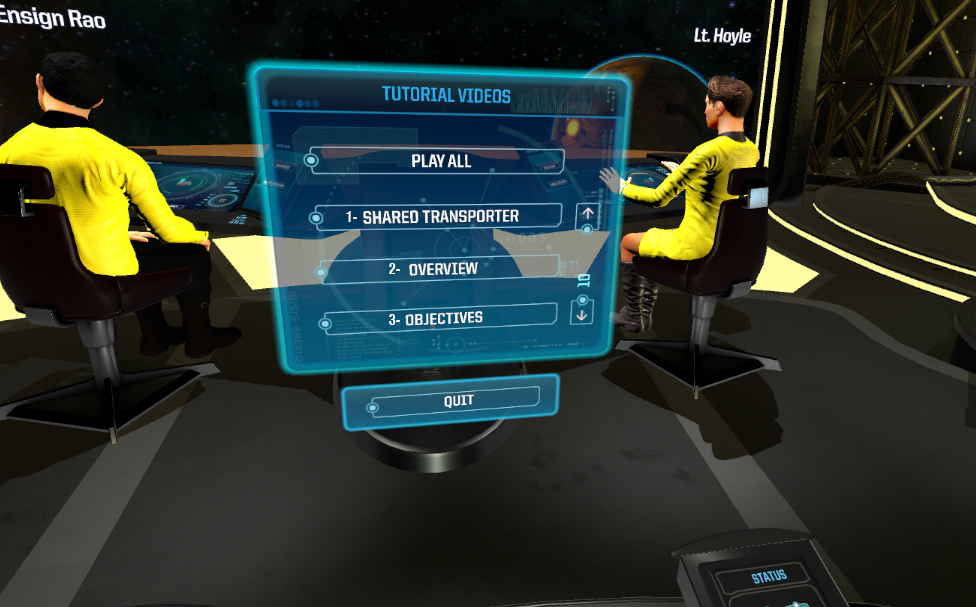Open the Shared Transporter tutorial video

(x=440, y=216)
